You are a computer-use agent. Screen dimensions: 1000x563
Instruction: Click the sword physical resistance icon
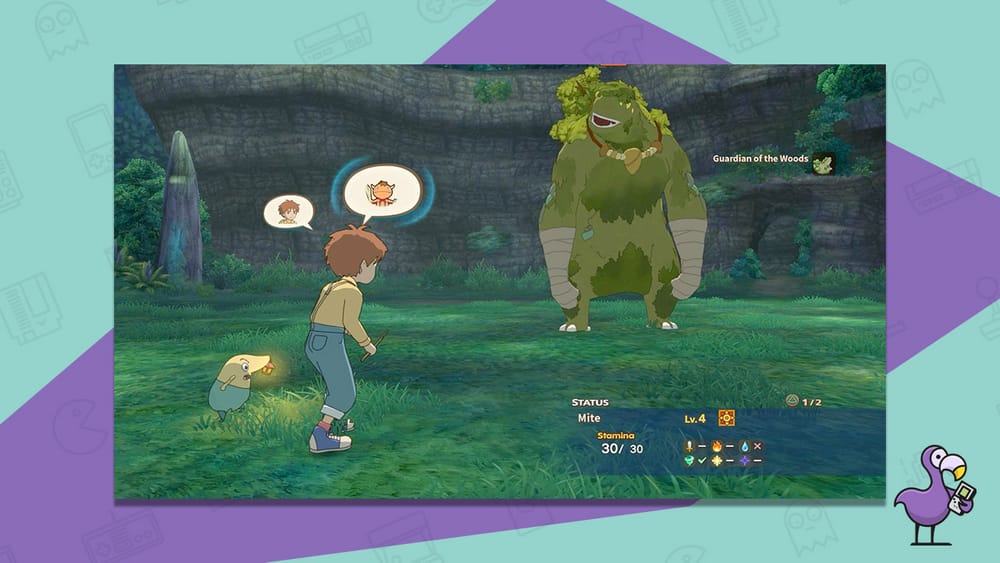pos(688,445)
